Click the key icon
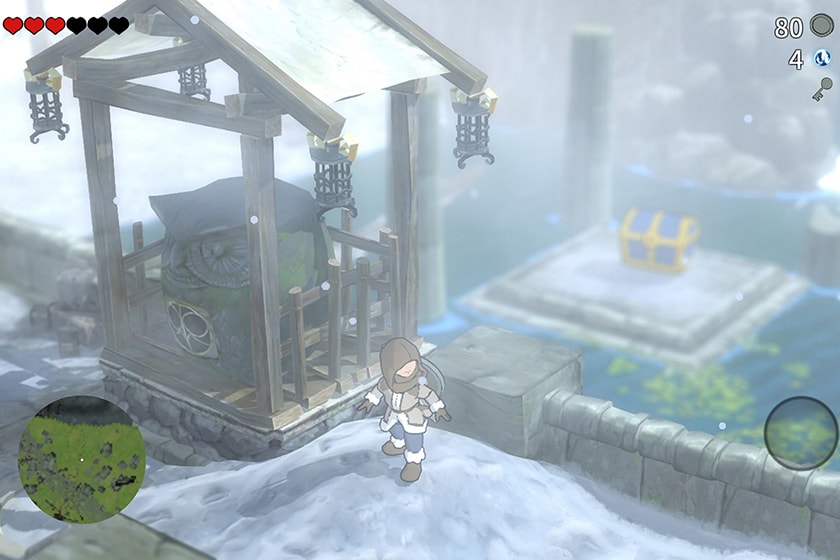840x560 pixels. pyautogui.click(x=822, y=90)
